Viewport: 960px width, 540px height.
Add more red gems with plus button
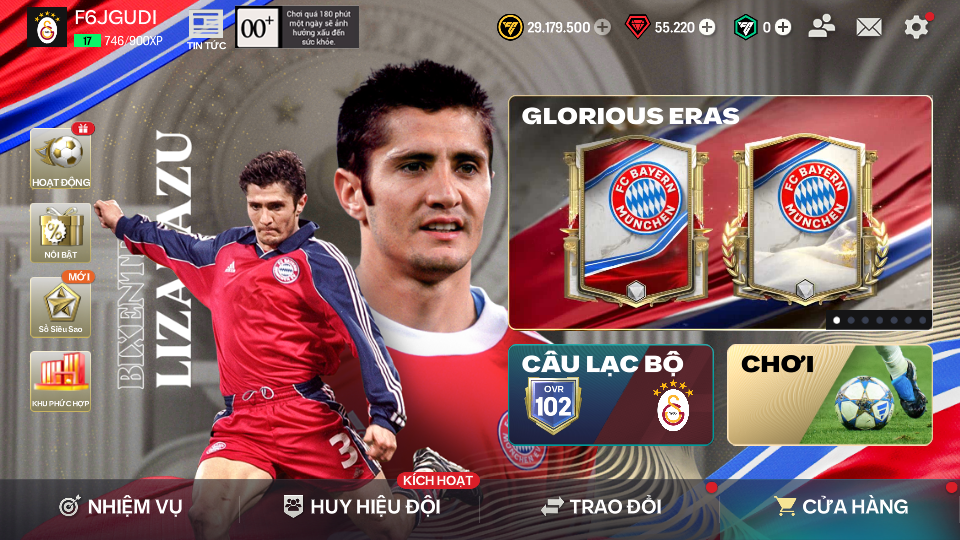707,27
